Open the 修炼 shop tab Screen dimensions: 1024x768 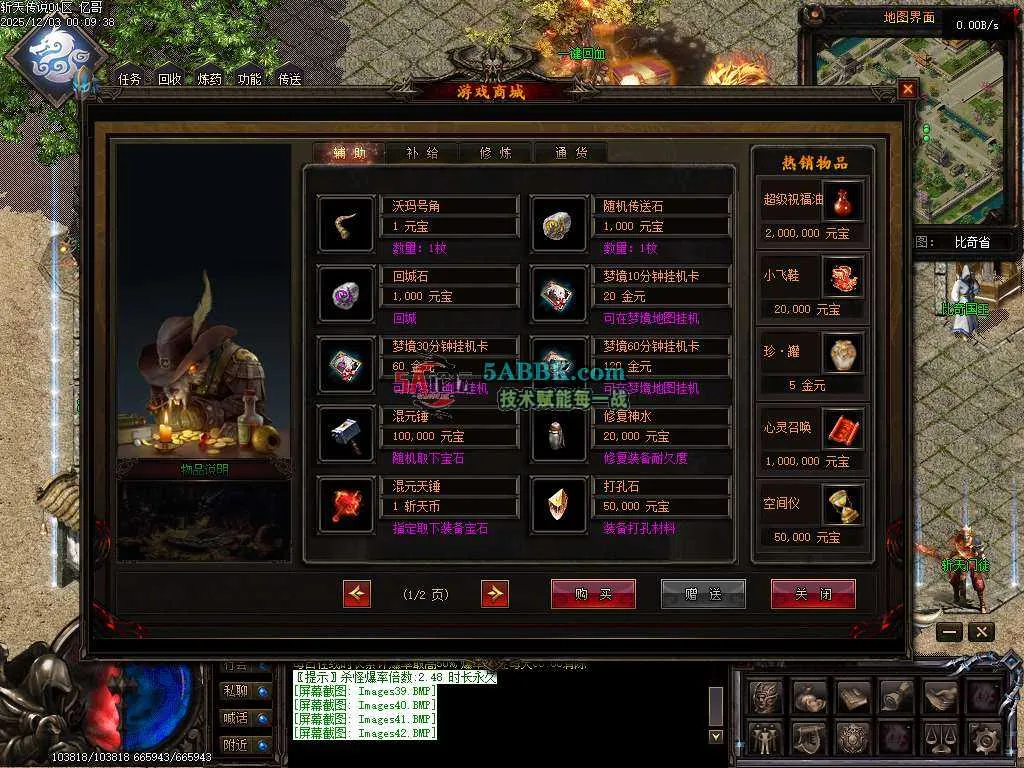(x=496, y=153)
